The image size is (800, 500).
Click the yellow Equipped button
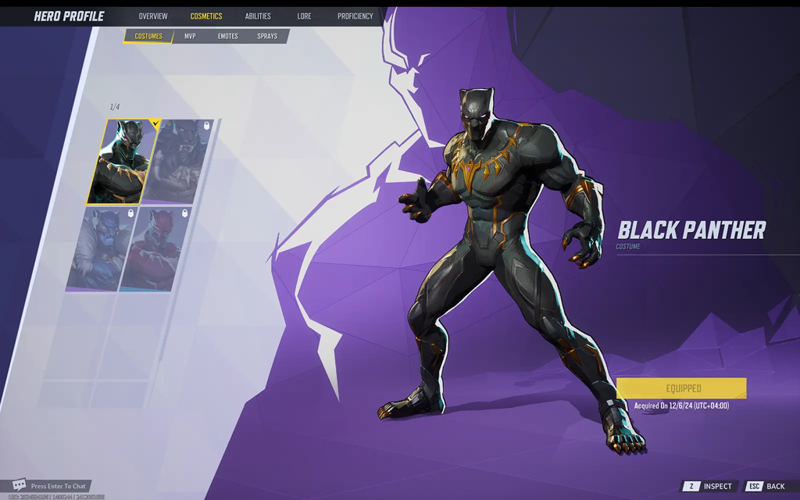coord(682,388)
